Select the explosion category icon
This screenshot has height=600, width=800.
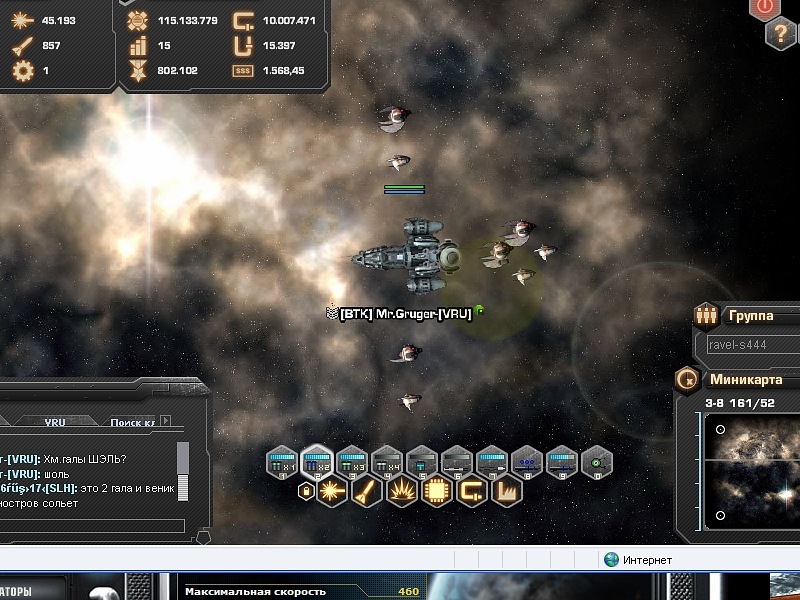pyautogui.click(x=401, y=492)
